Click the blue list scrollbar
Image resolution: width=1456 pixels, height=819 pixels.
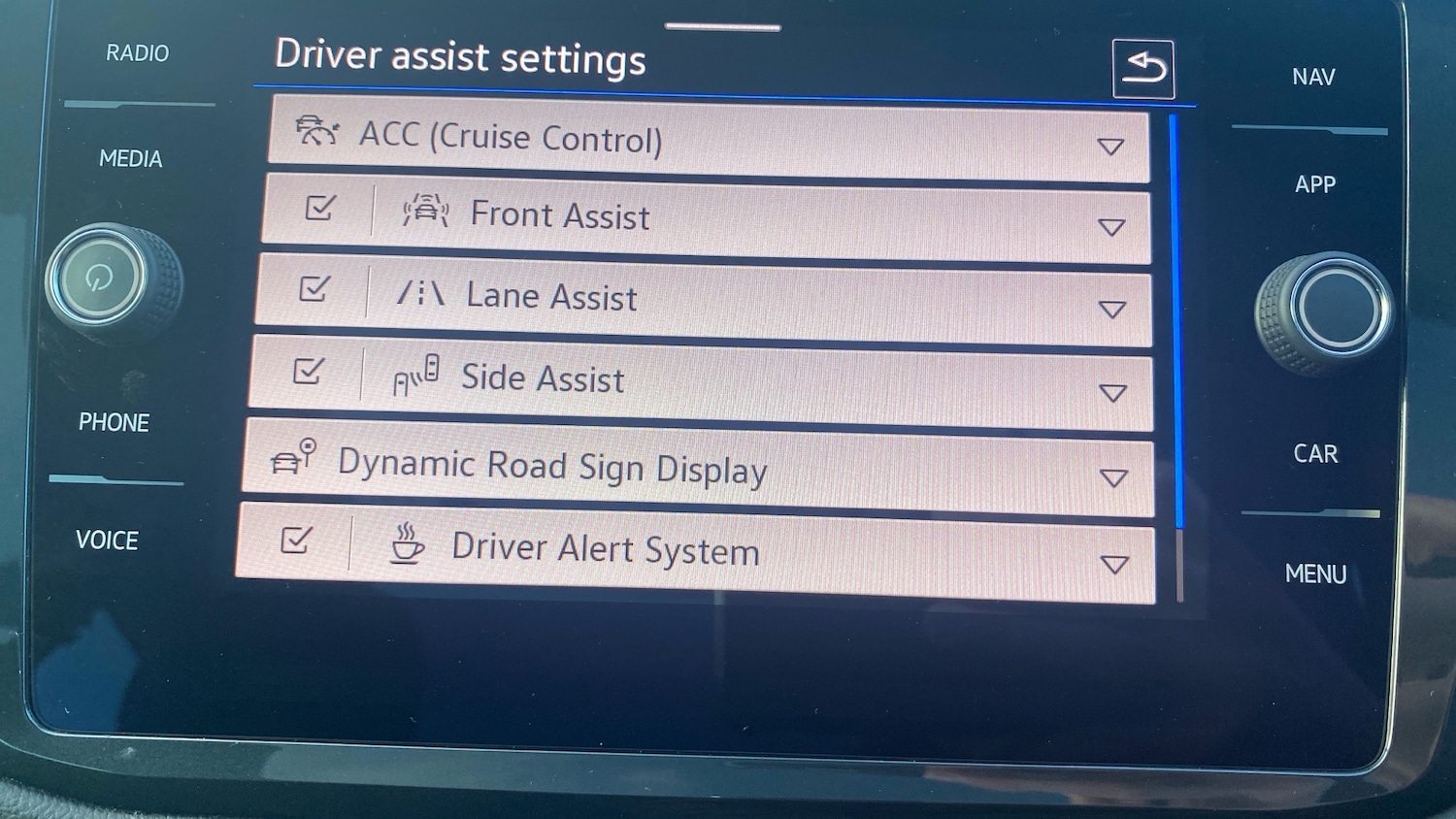click(1177, 320)
